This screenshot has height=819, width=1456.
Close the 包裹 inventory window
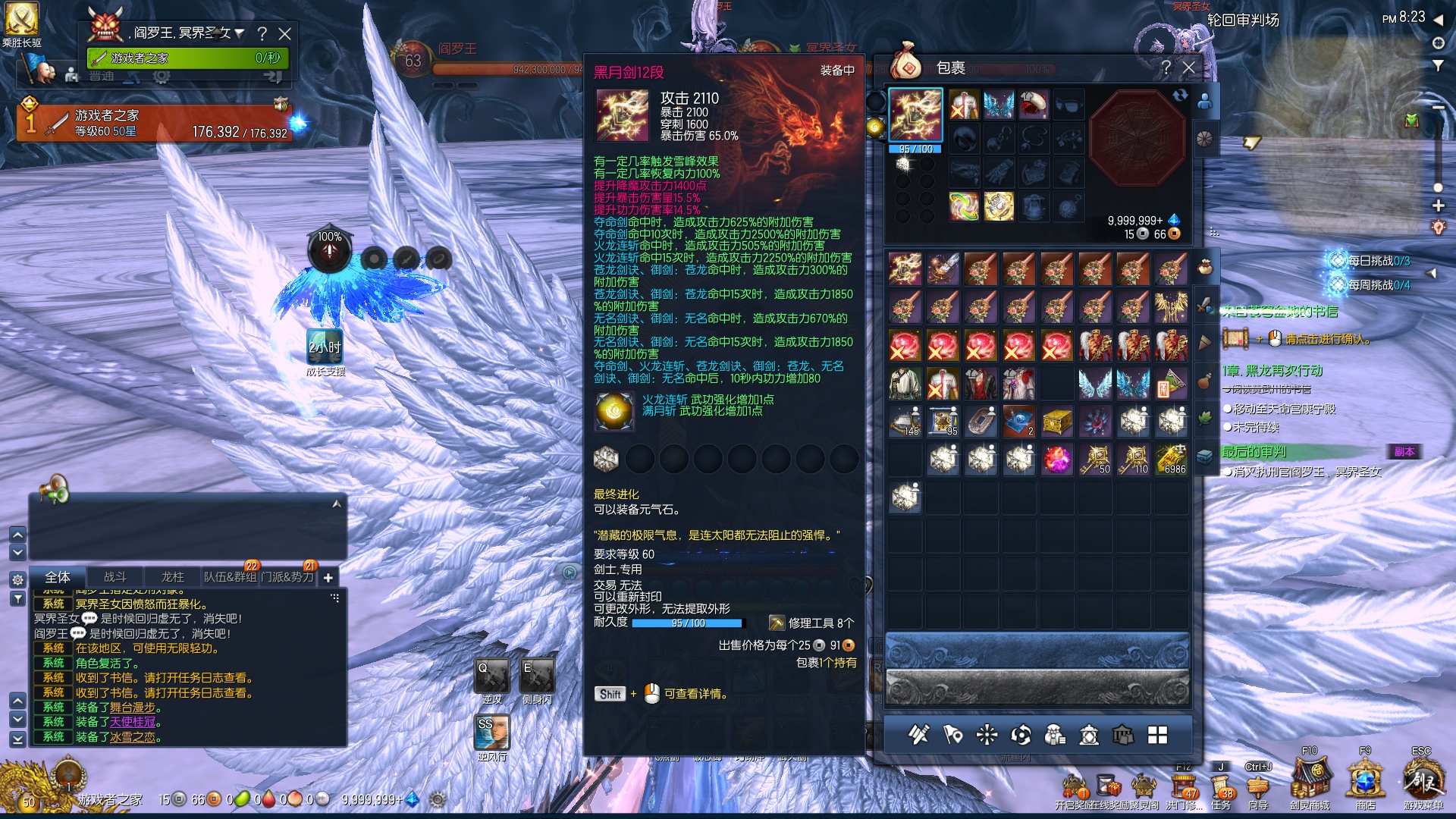point(1189,68)
